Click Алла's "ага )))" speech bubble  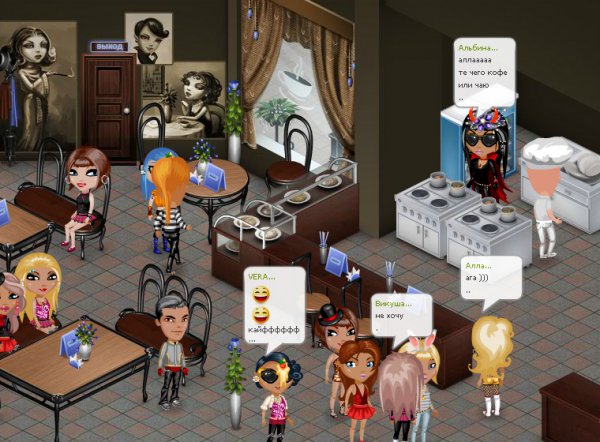tap(490, 277)
